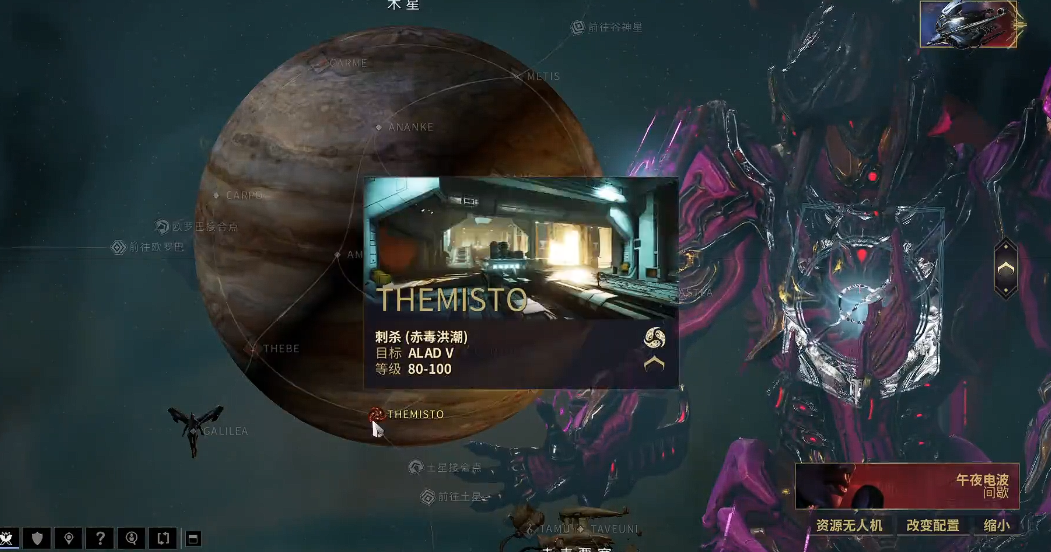Select the Europa junction 欧罗巴接合点
This screenshot has width=1051, height=552.
[x=163, y=227]
